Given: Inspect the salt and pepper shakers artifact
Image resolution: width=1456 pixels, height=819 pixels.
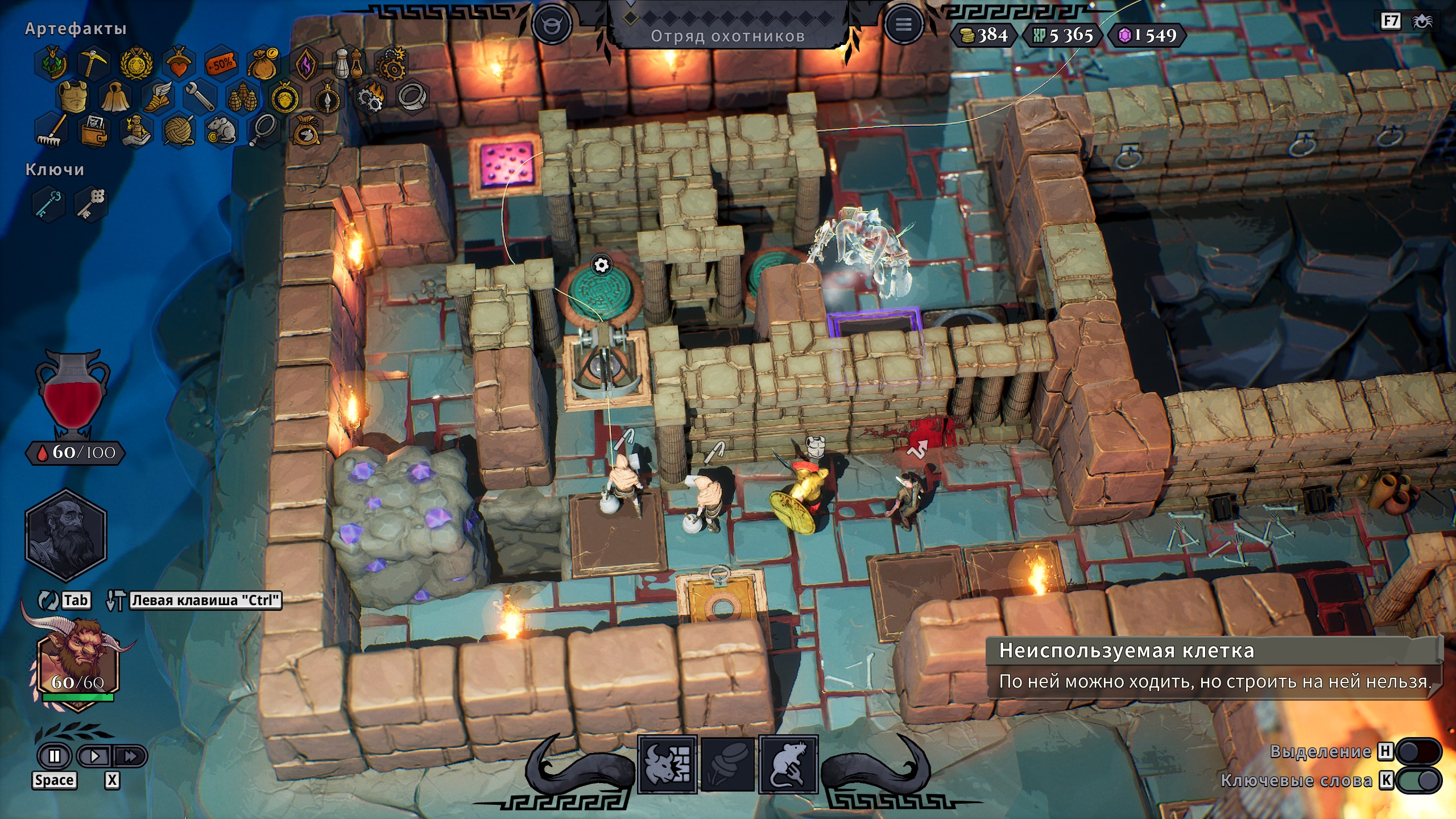Looking at the screenshot, I should tap(348, 63).
